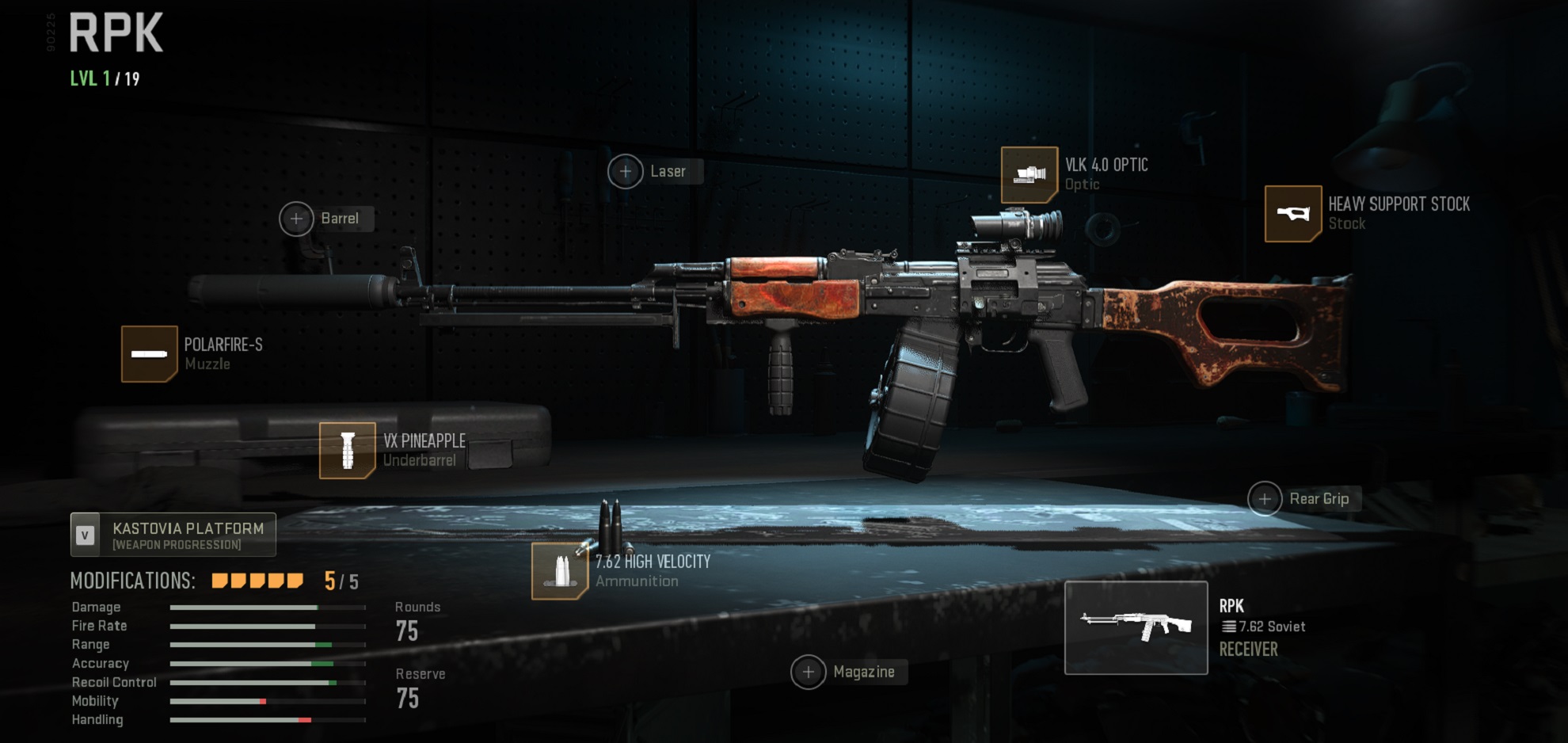This screenshot has width=1568, height=743.
Task: Select the VLK 4.0 Optic slot
Action: tap(1029, 175)
